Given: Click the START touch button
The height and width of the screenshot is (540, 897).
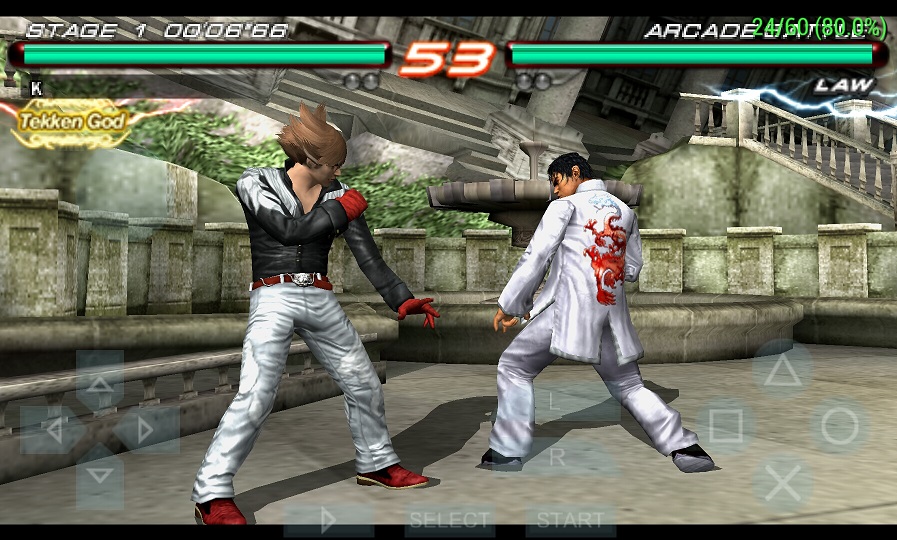Looking at the screenshot, I should (570, 520).
